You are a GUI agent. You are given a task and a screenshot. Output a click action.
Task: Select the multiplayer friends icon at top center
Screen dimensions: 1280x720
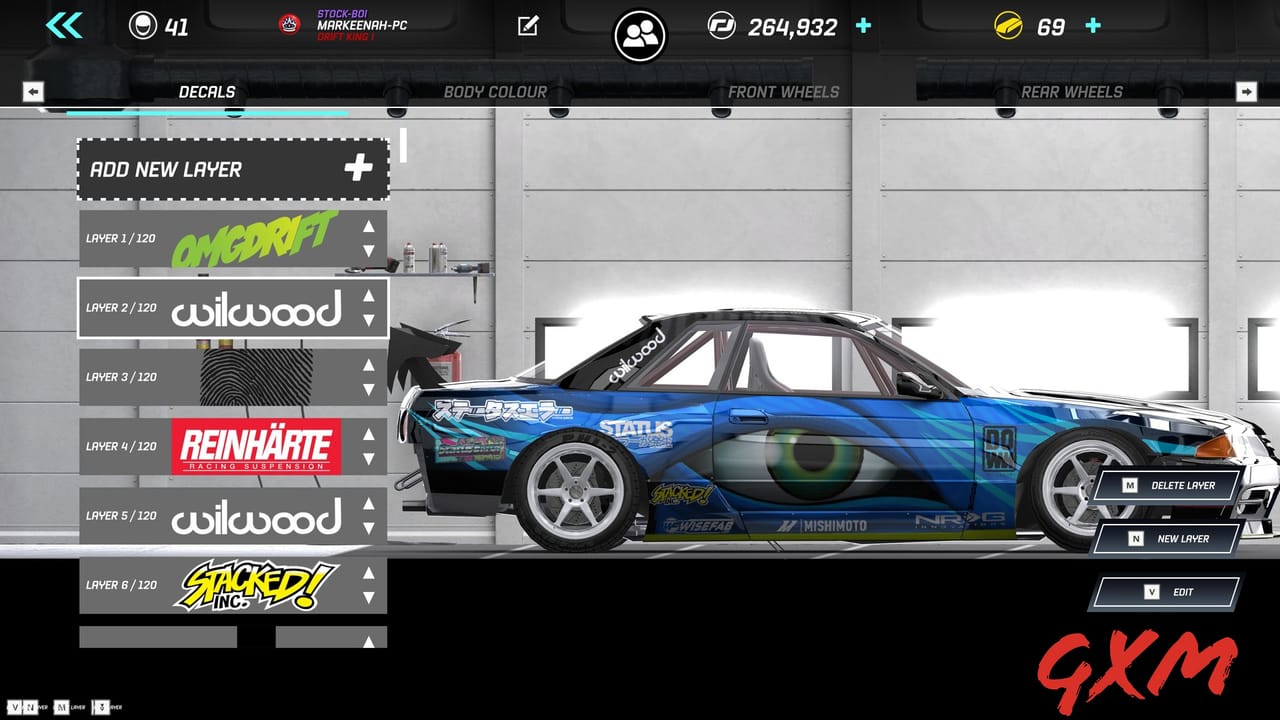pos(640,34)
